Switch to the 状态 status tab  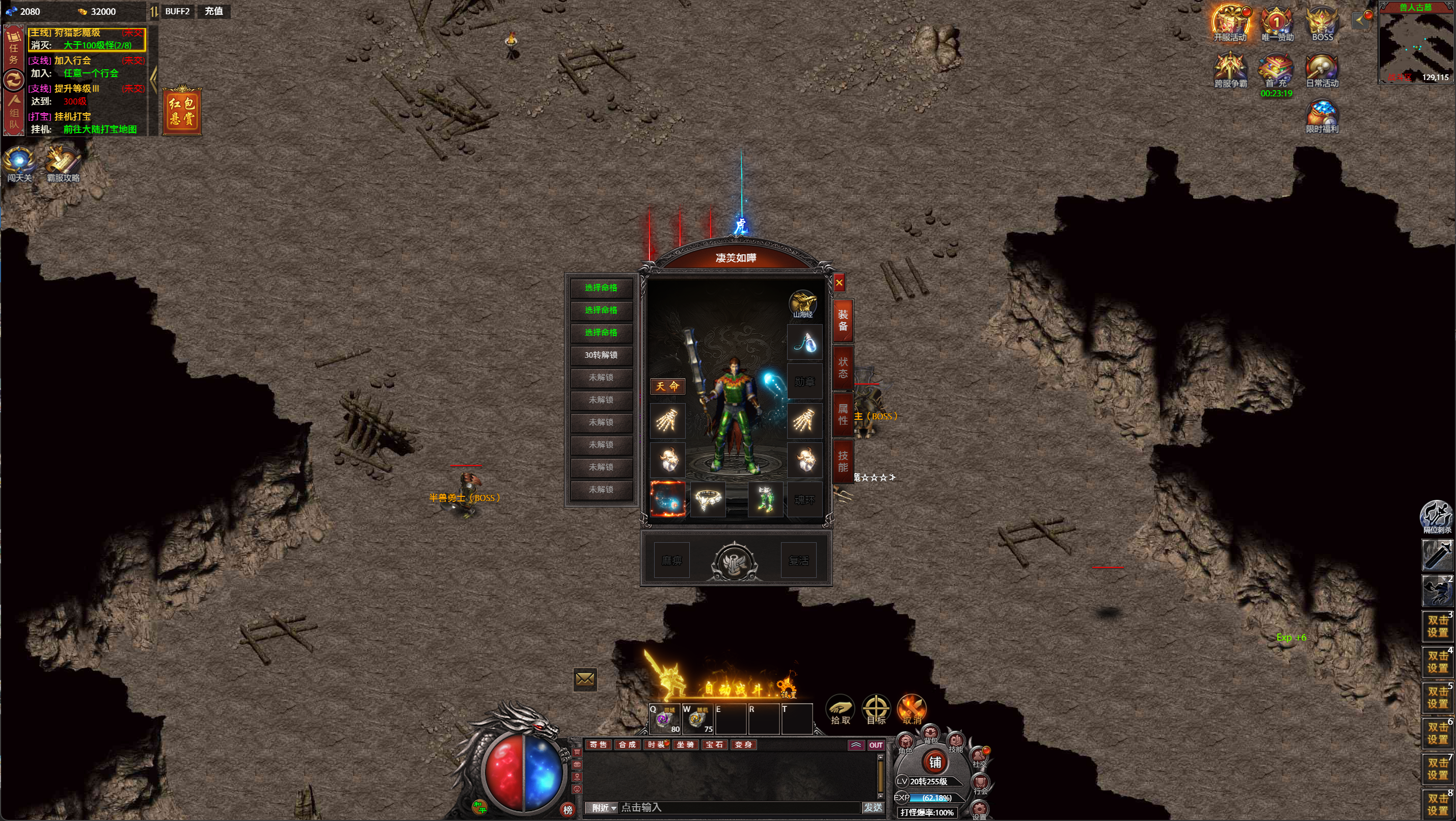[x=843, y=368]
